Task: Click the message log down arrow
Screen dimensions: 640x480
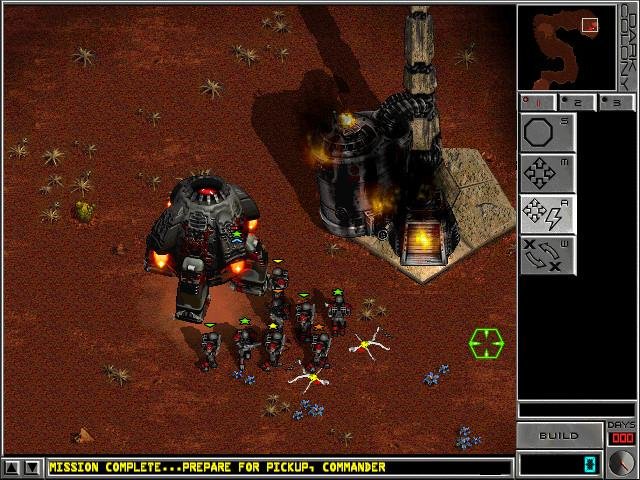Action: (32, 467)
